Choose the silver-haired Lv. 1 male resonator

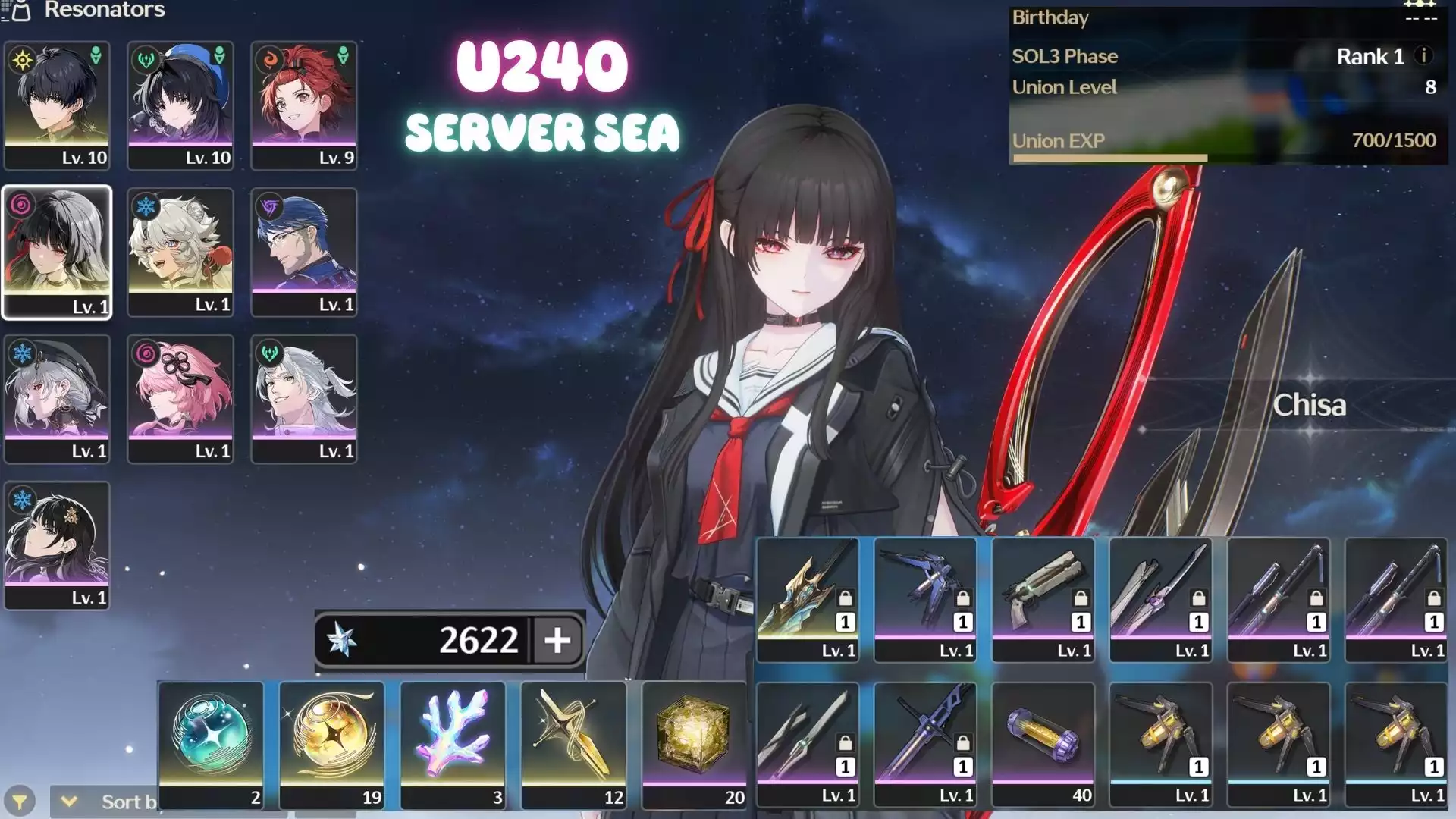pos(304,398)
